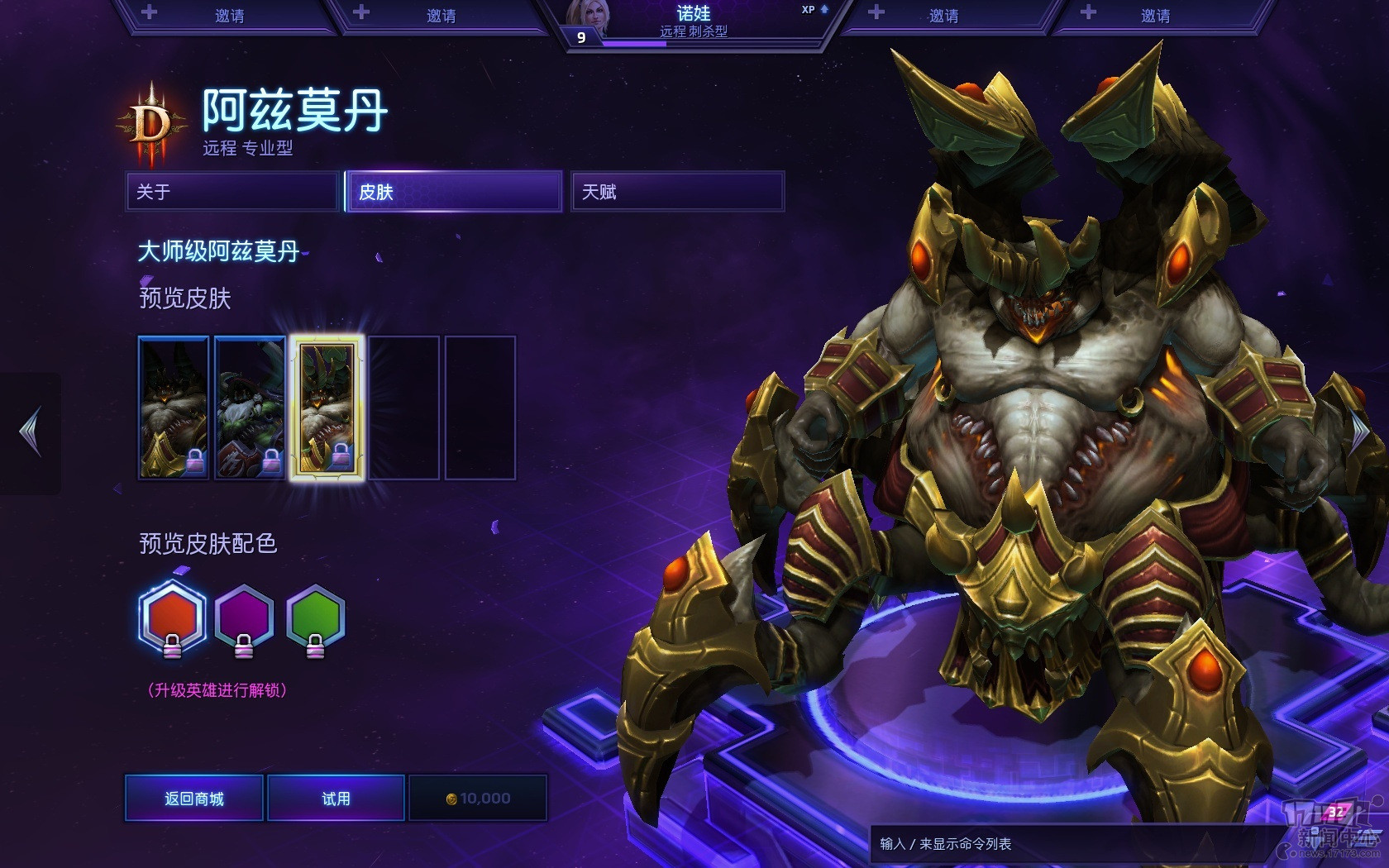1389x868 pixels.
Task: Go to the previous hero with left arrow
Action: (x=31, y=432)
